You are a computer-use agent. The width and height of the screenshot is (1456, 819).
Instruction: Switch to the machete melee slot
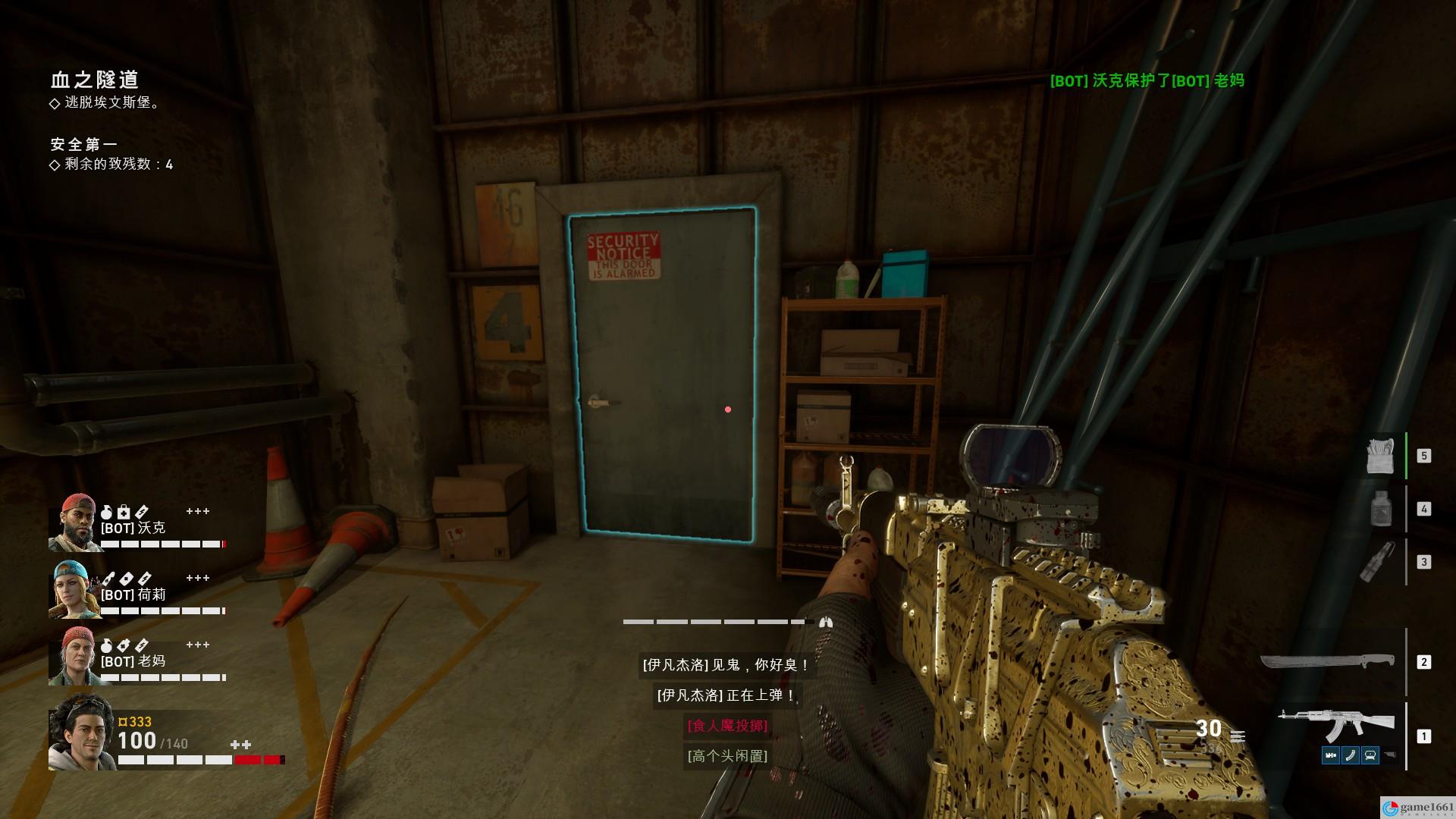(x=1327, y=662)
